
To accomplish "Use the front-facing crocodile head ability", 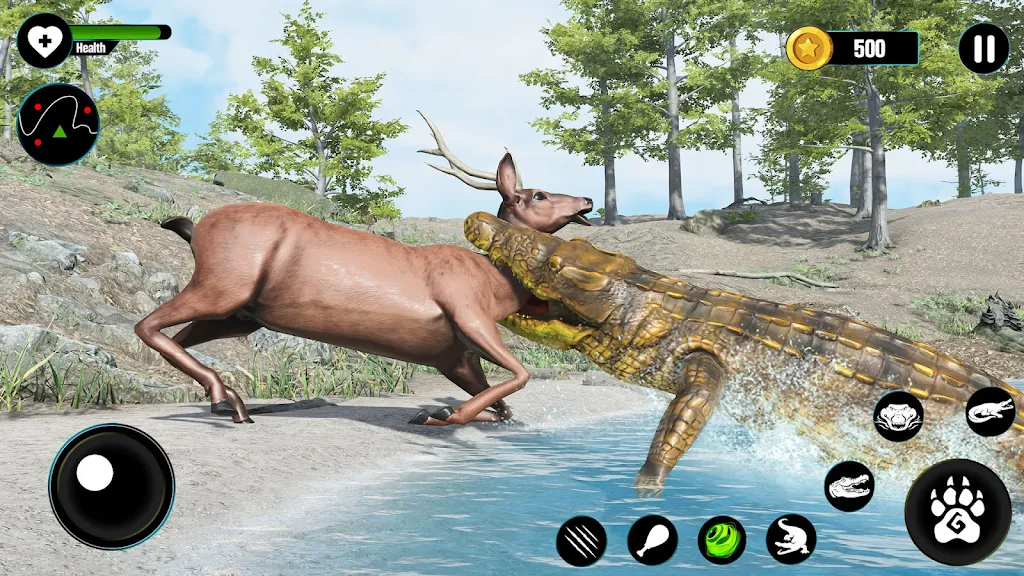I will 898,415.
